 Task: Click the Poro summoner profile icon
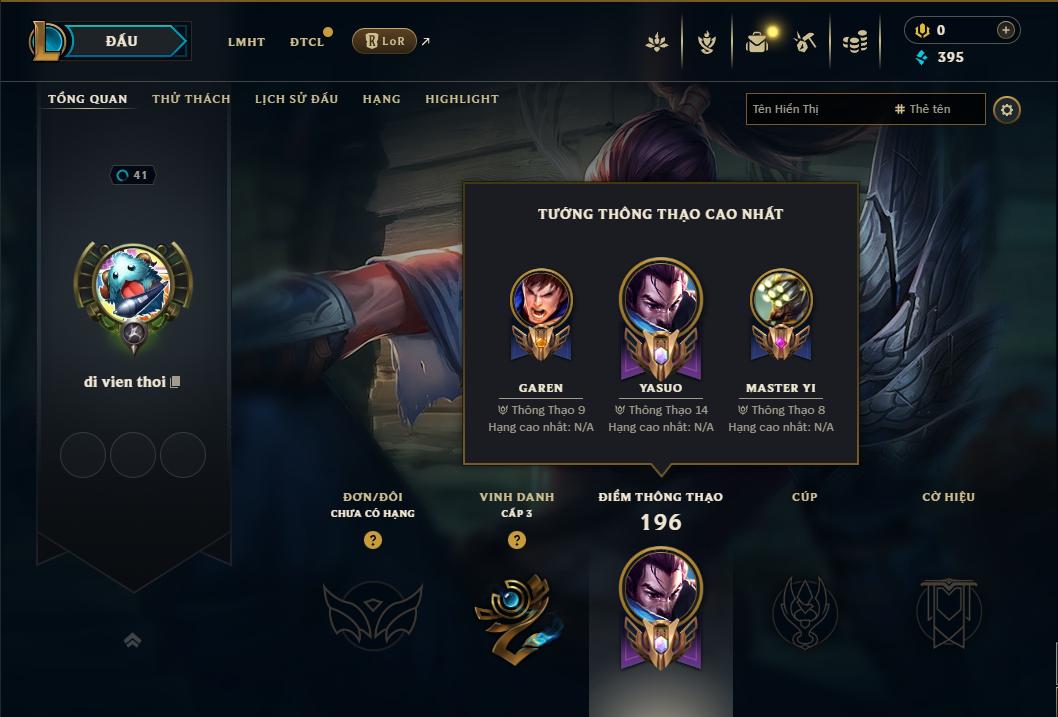pos(133,284)
